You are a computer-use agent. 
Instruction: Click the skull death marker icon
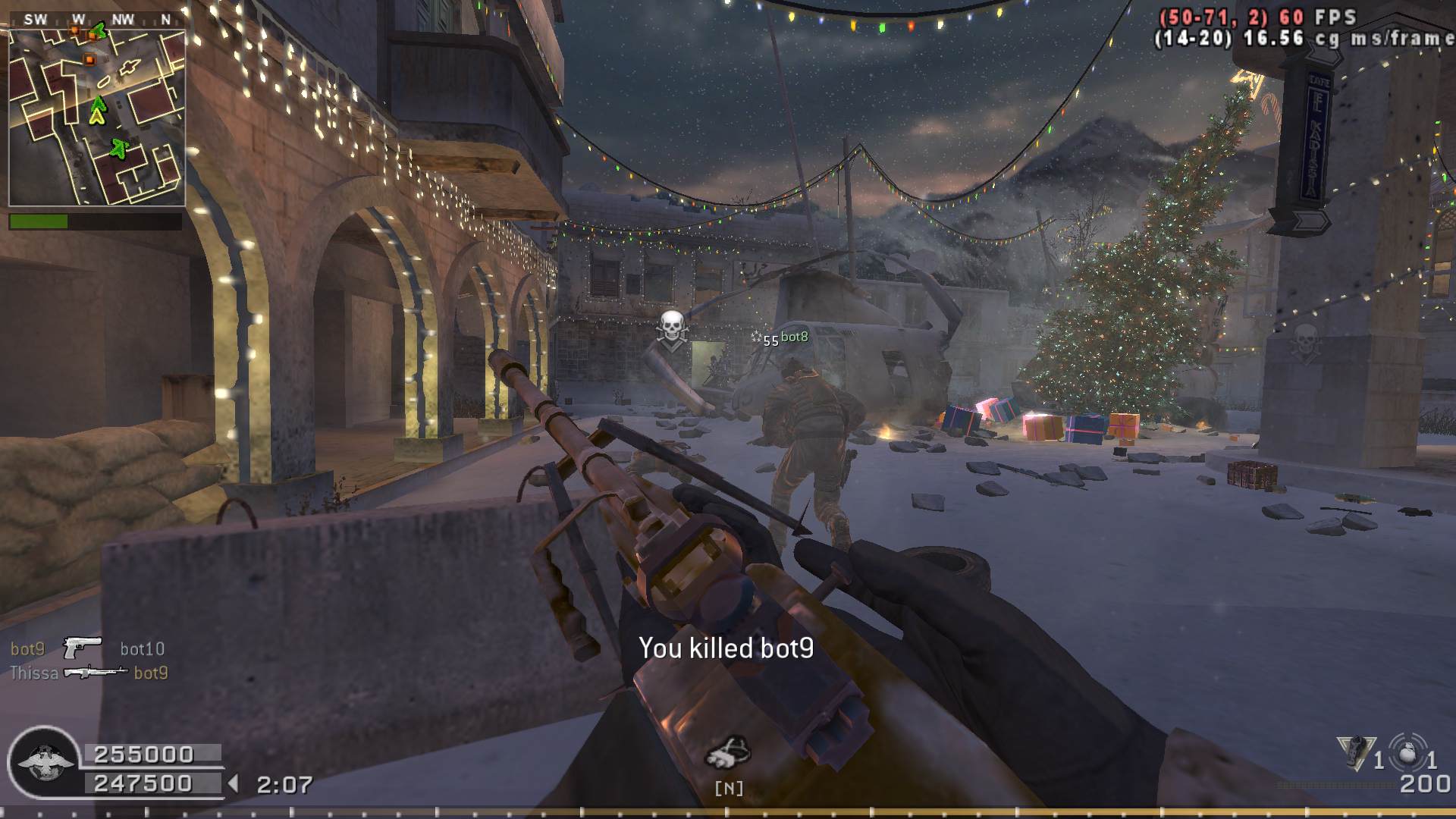[x=671, y=328]
